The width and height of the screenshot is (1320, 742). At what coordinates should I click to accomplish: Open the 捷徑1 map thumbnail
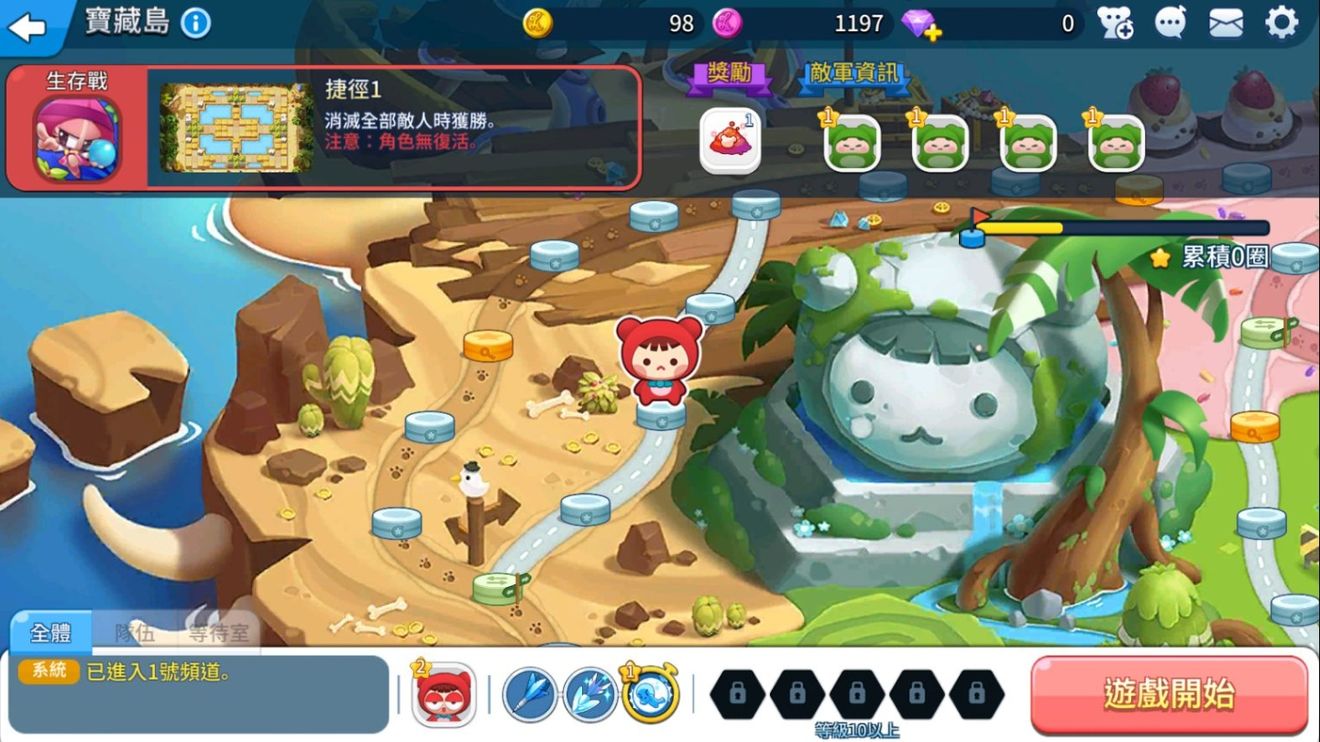tap(231, 128)
